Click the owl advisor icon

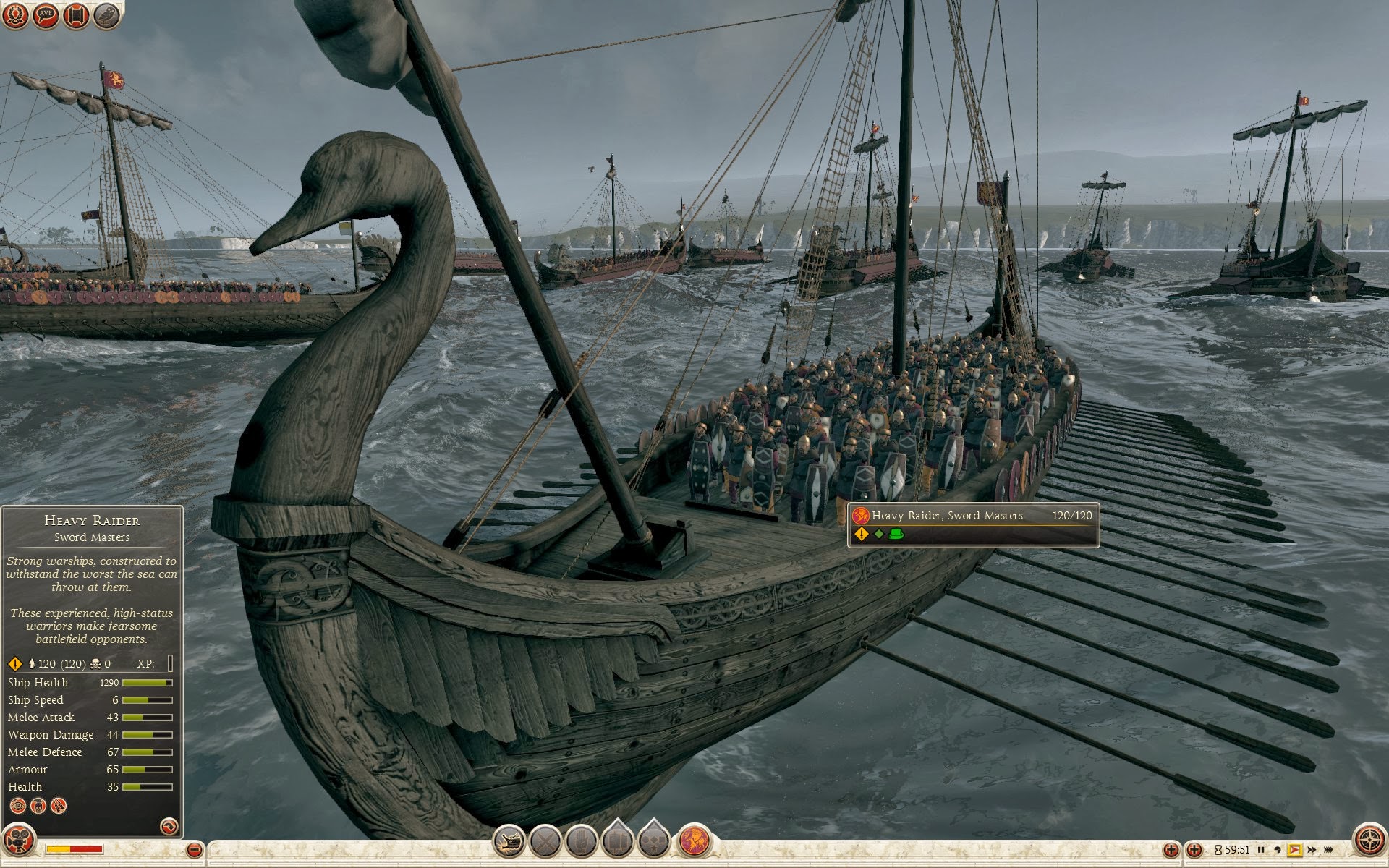(x=107, y=15)
